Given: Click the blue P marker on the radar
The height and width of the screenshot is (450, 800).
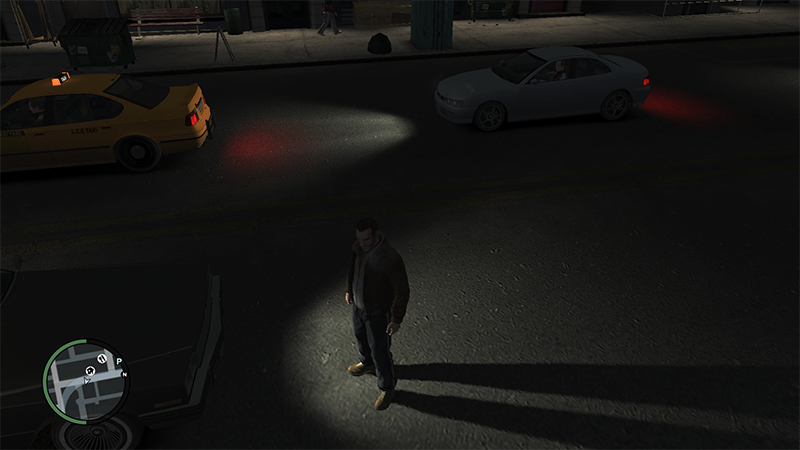Looking at the screenshot, I should 119,360.
